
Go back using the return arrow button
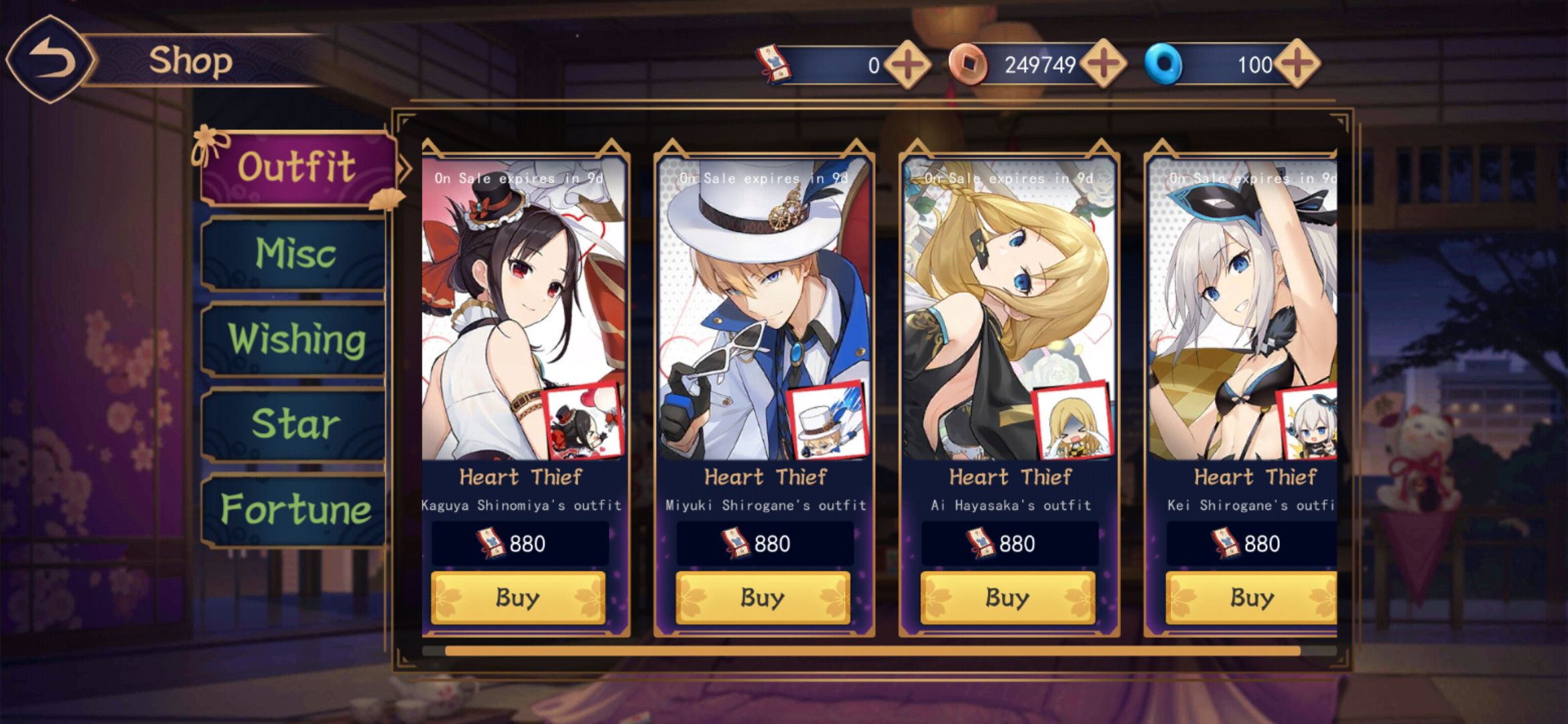point(51,60)
